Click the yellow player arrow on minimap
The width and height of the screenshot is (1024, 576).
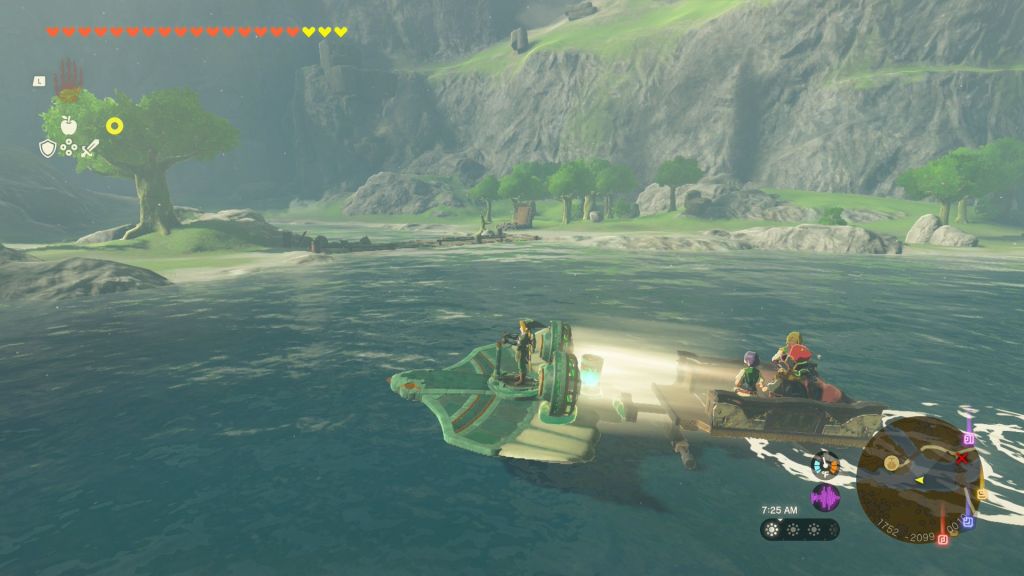[918, 480]
